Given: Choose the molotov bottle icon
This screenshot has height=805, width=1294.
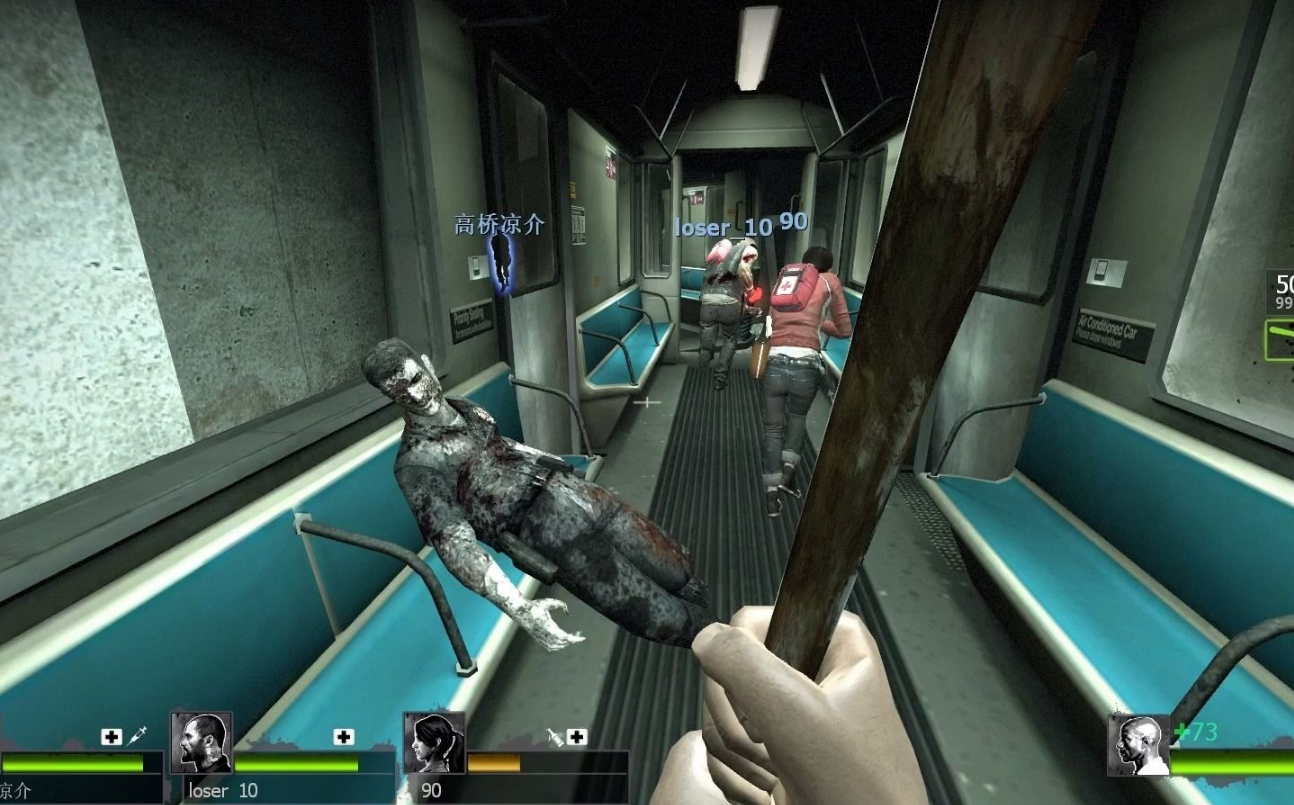Looking at the screenshot, I should pos(555,737).
